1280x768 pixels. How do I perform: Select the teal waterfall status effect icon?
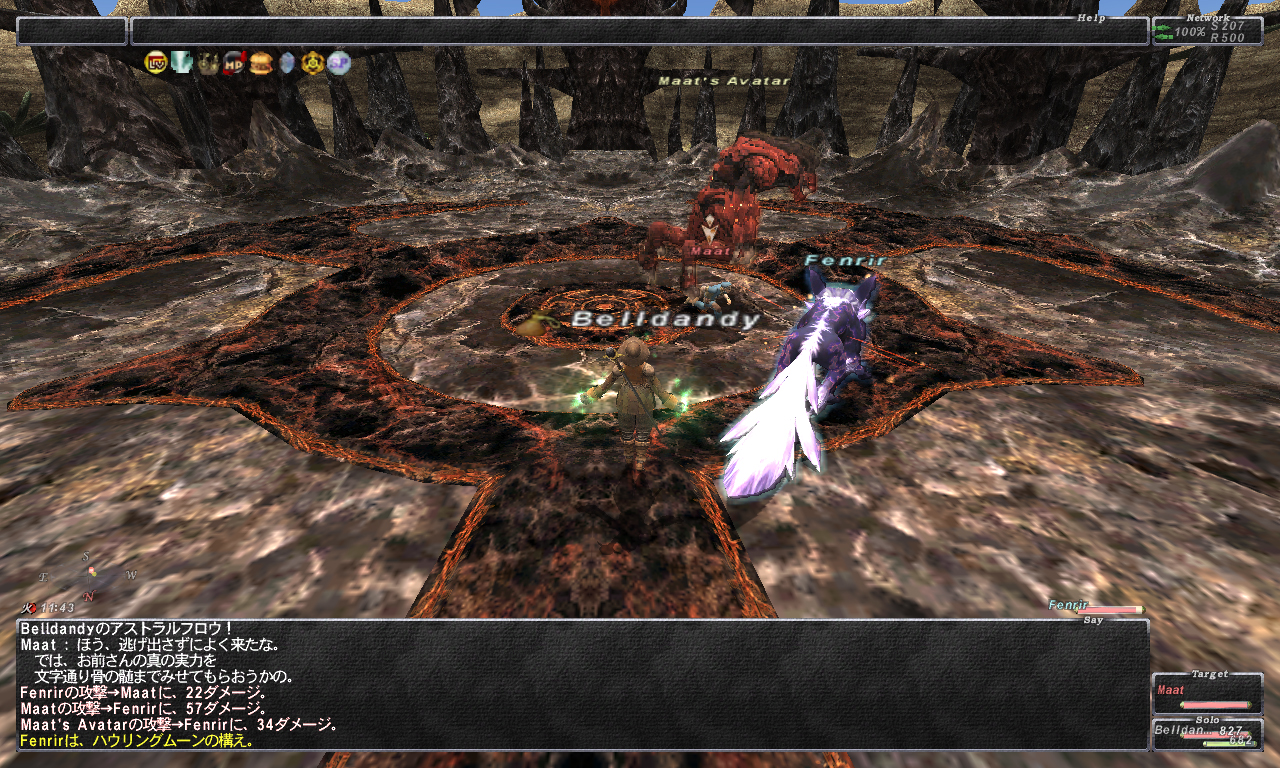pos(181,63)
